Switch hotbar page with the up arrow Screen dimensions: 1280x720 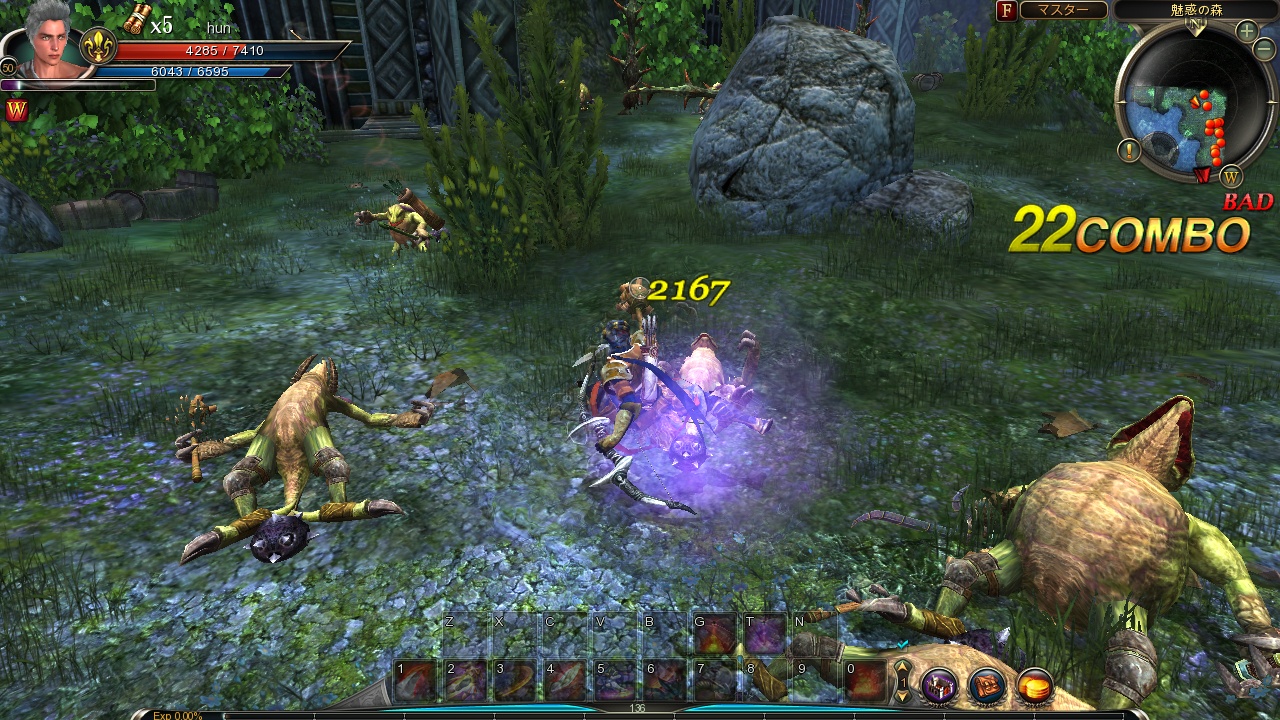902,667
